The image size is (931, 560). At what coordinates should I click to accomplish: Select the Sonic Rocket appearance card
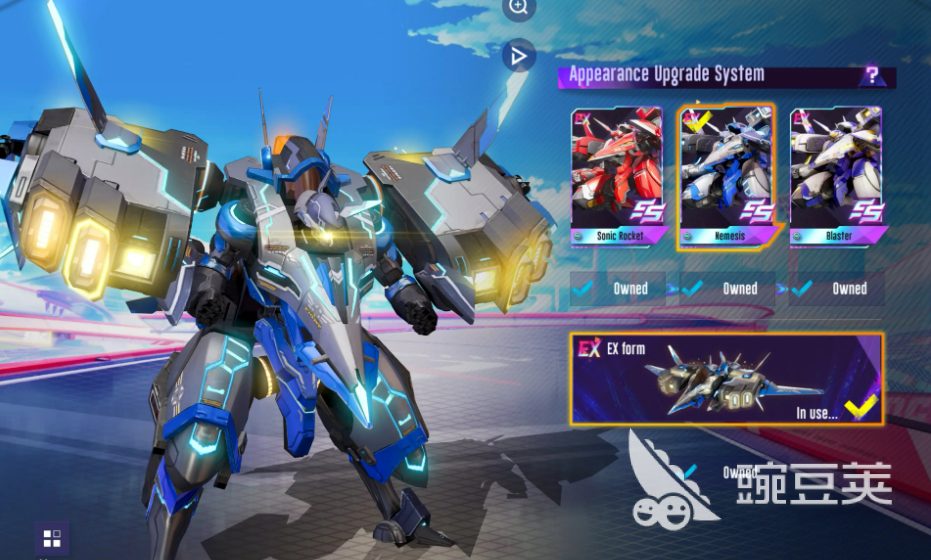[x=617, y=175]
